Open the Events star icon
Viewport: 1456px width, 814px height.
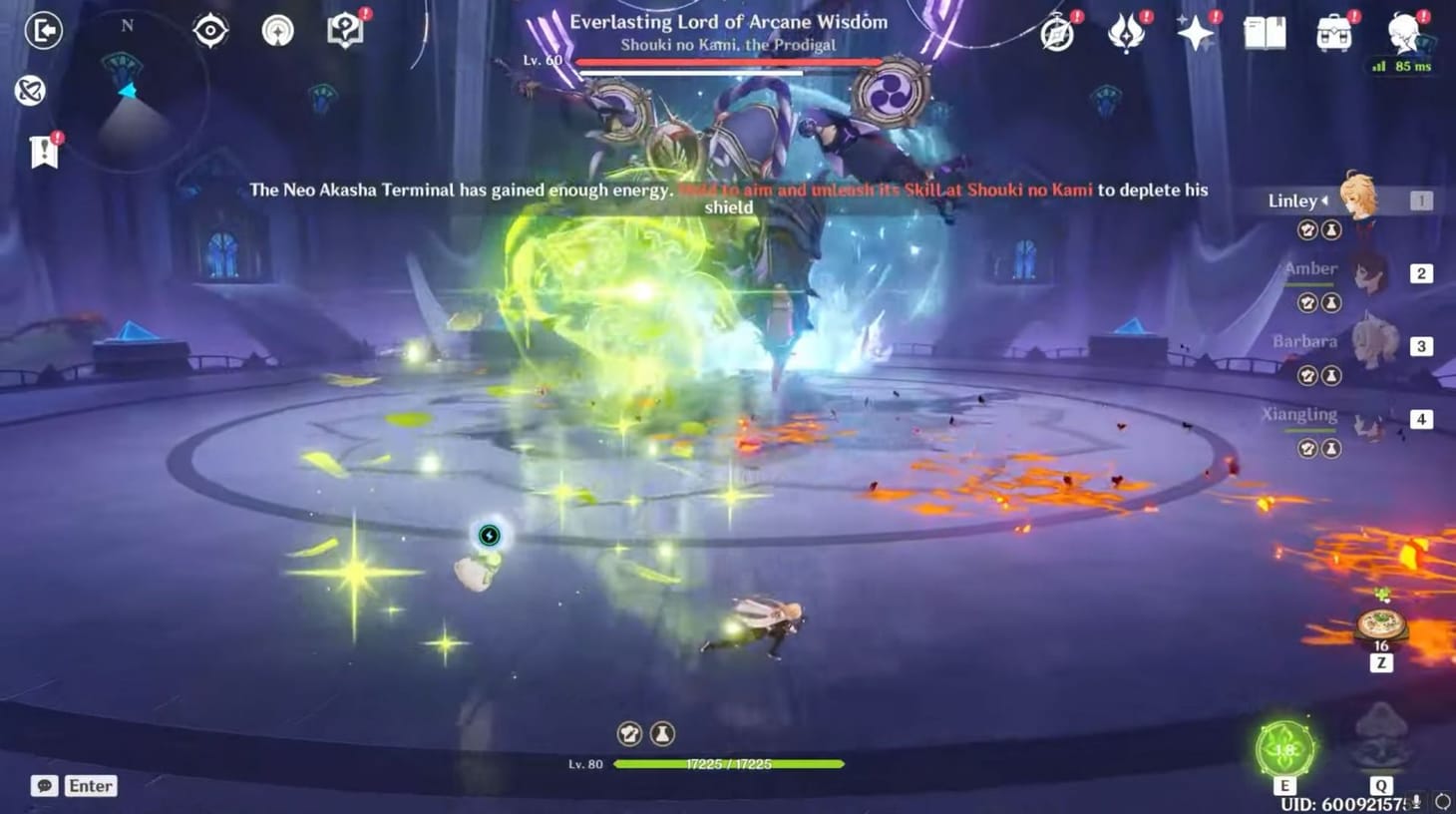click(x=1195, y=31)
